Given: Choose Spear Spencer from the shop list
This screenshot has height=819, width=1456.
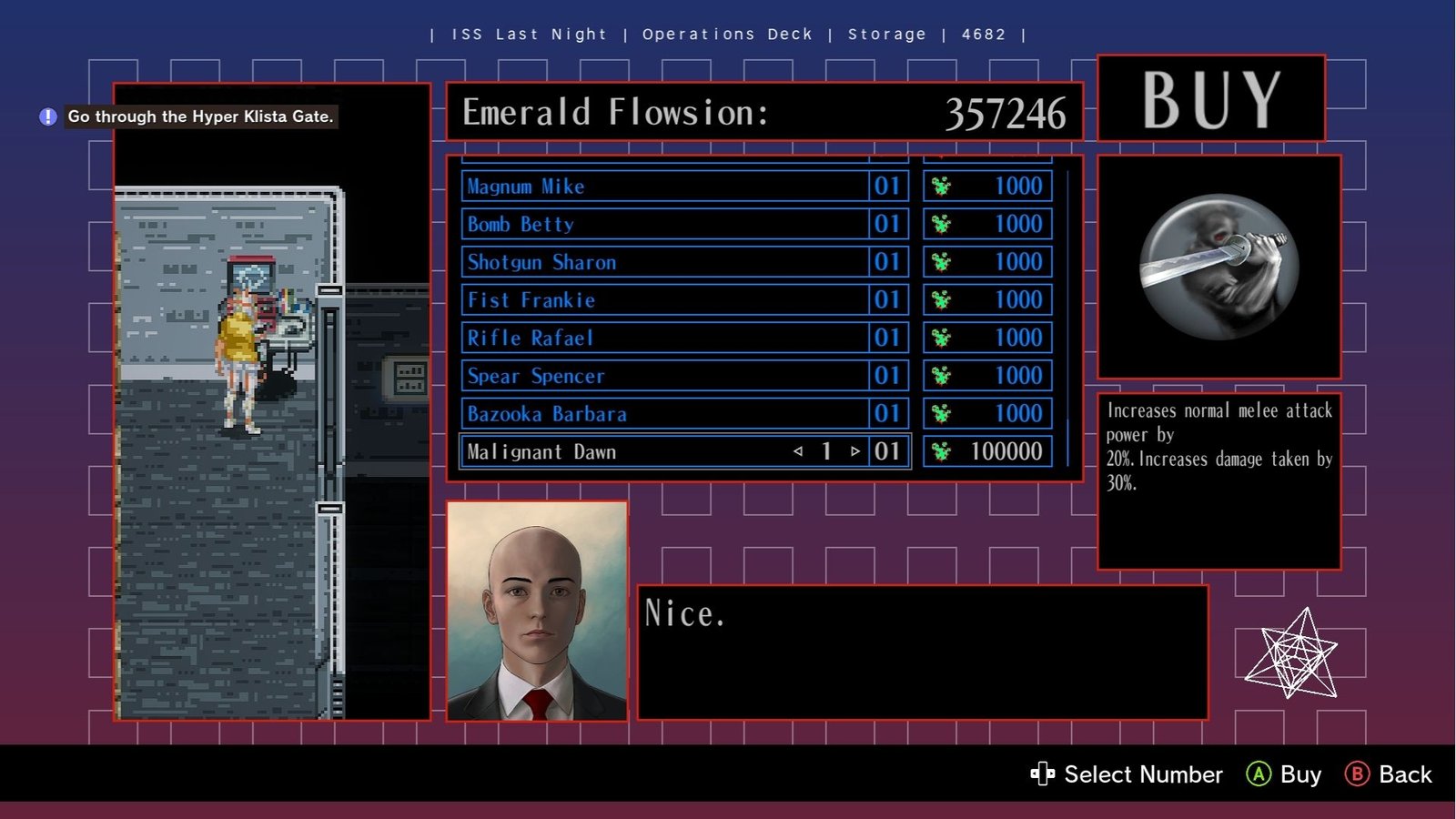Looking at the screenshot, I should click(x=664, y=376).
